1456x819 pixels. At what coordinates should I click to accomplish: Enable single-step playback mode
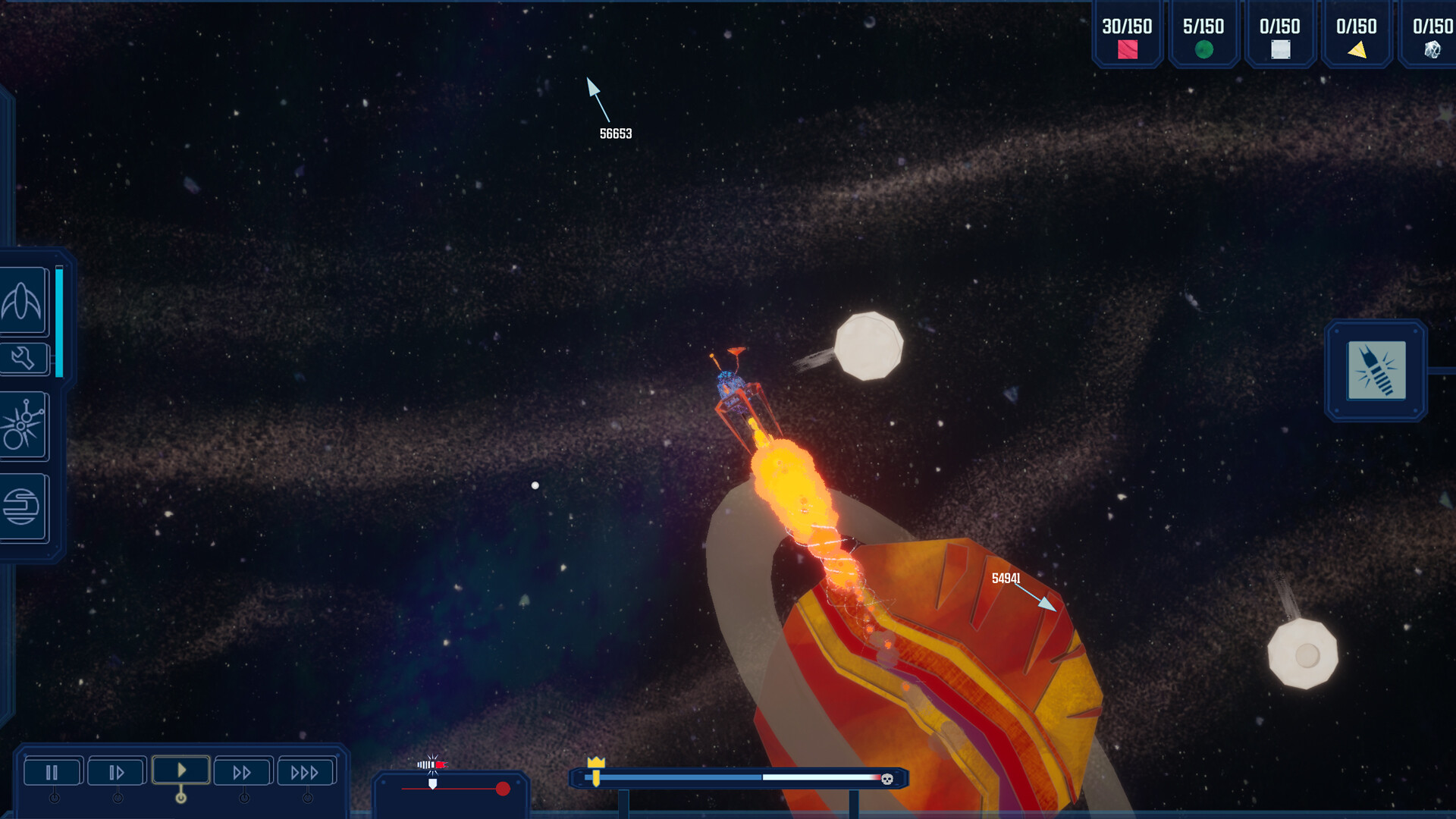[116, 771]
